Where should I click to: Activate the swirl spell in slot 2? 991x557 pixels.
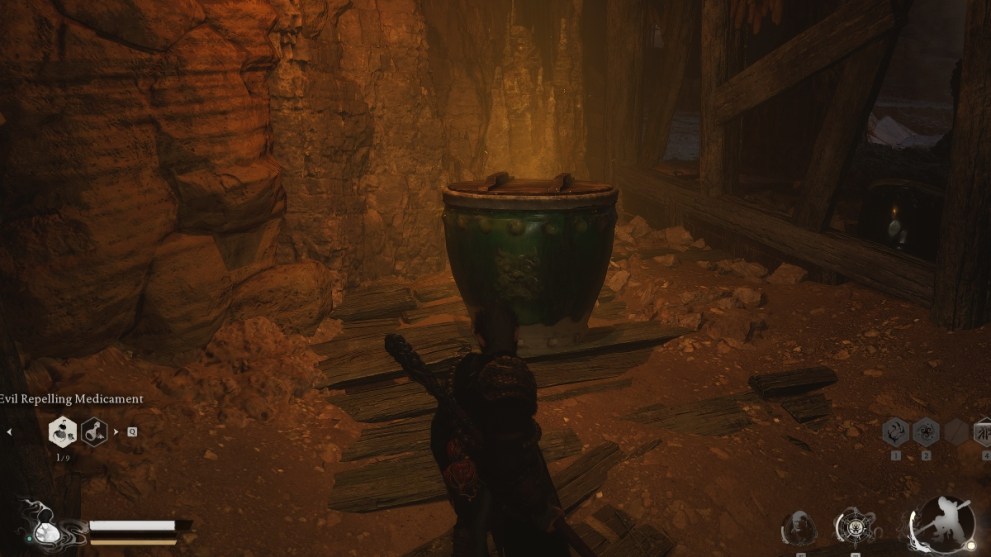(x=926, y=432)
